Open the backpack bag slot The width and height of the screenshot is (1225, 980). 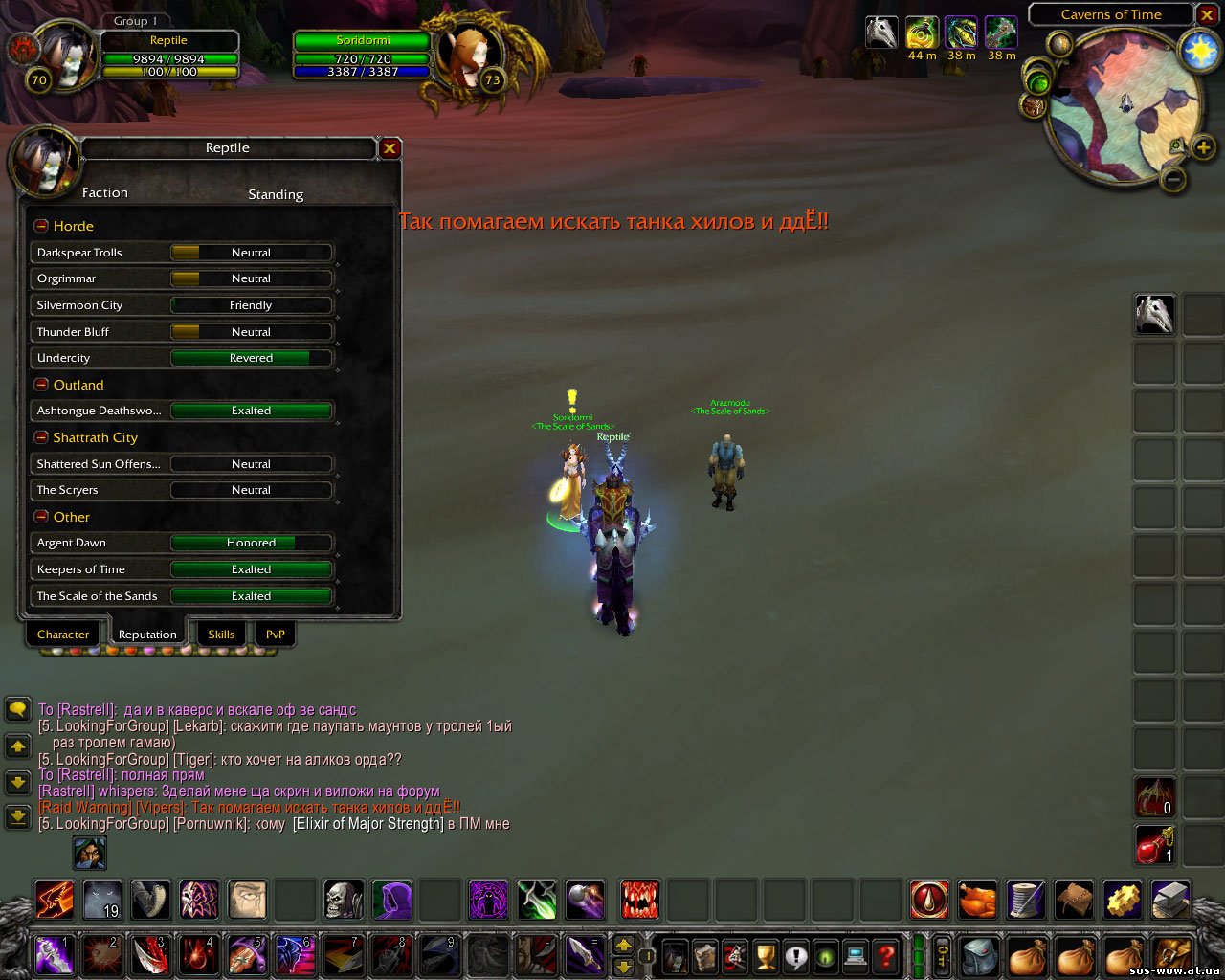[1172, 955]
